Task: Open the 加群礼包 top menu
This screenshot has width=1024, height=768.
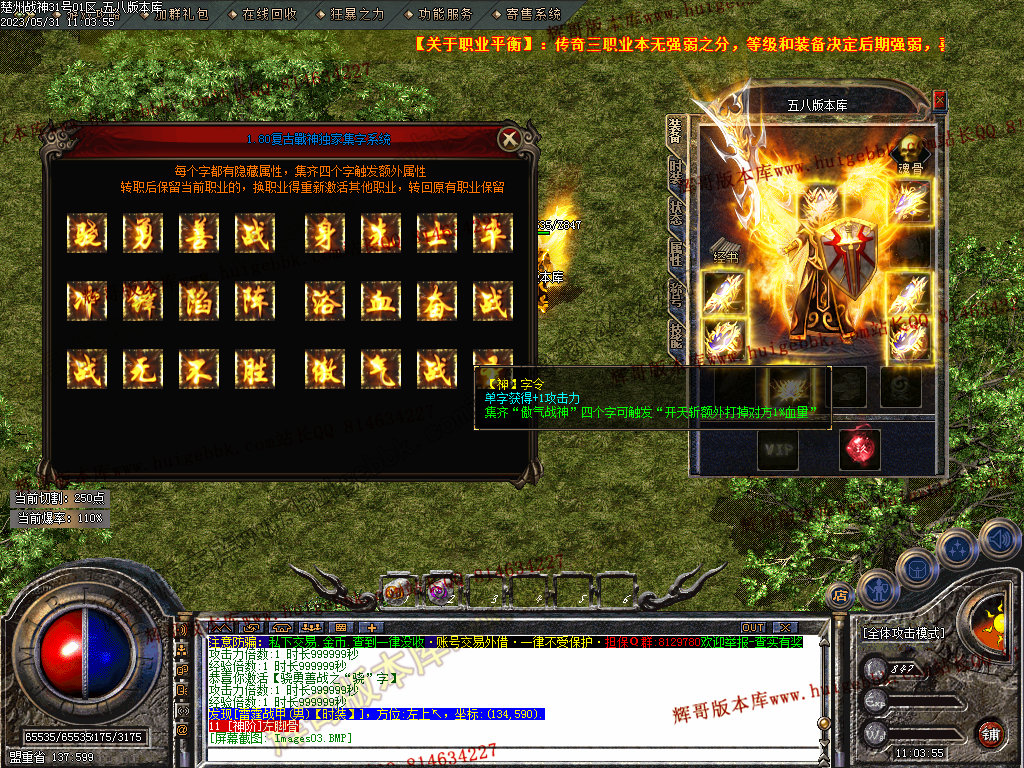Action: 181,14
